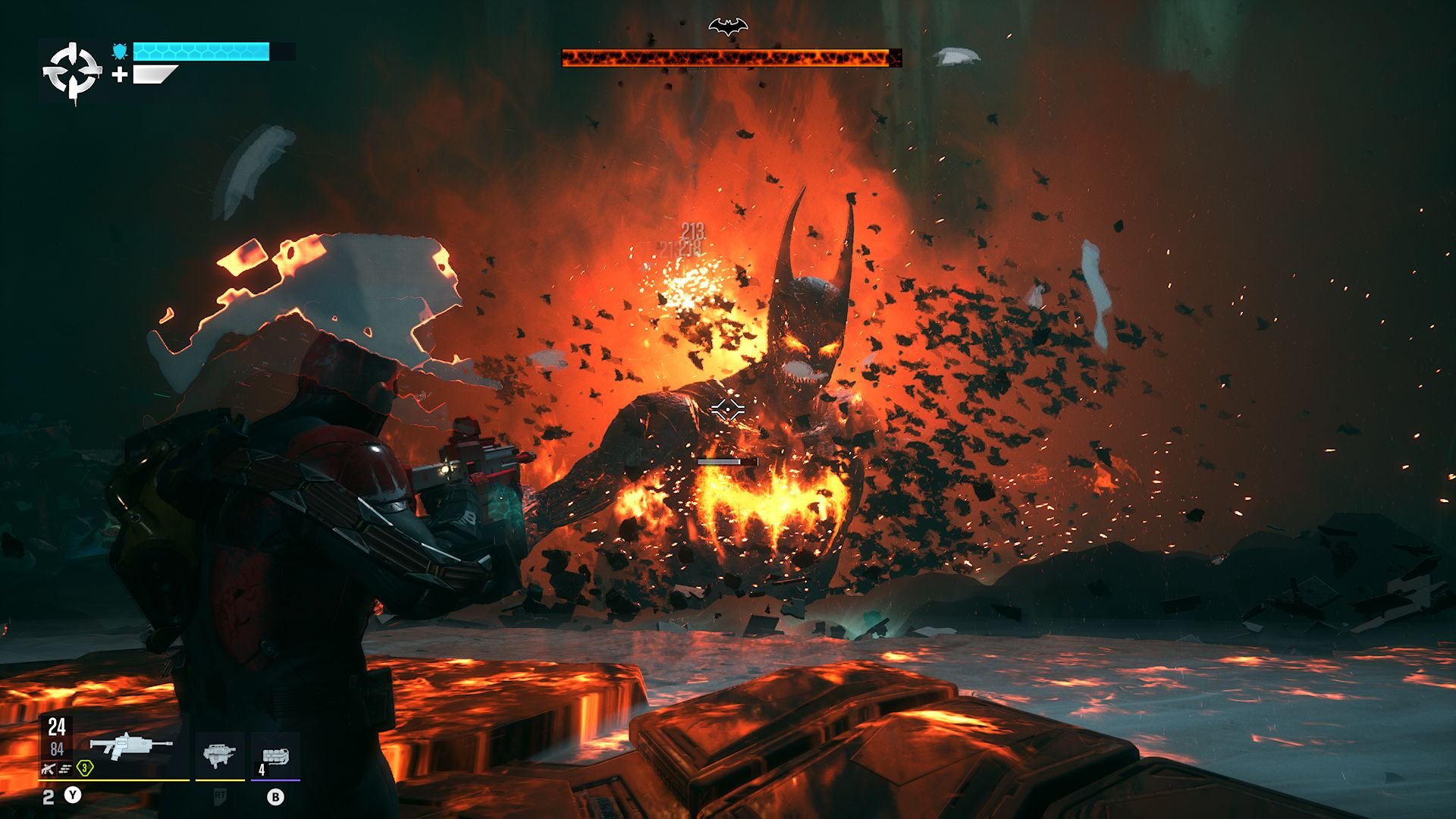Click the Deadshot crosshair emblem
Image resolution: width=1456 pixels, height=819 pixels.
(72, 73)
